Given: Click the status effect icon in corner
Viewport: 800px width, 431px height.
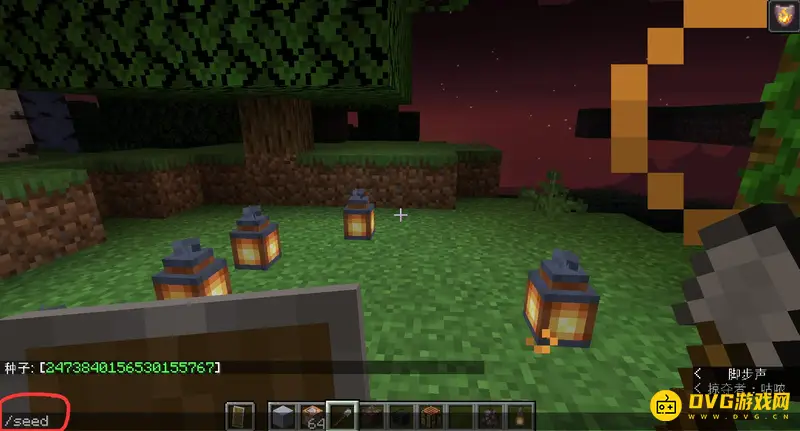Looking at the screenshot, I should (x=781, y=17).
